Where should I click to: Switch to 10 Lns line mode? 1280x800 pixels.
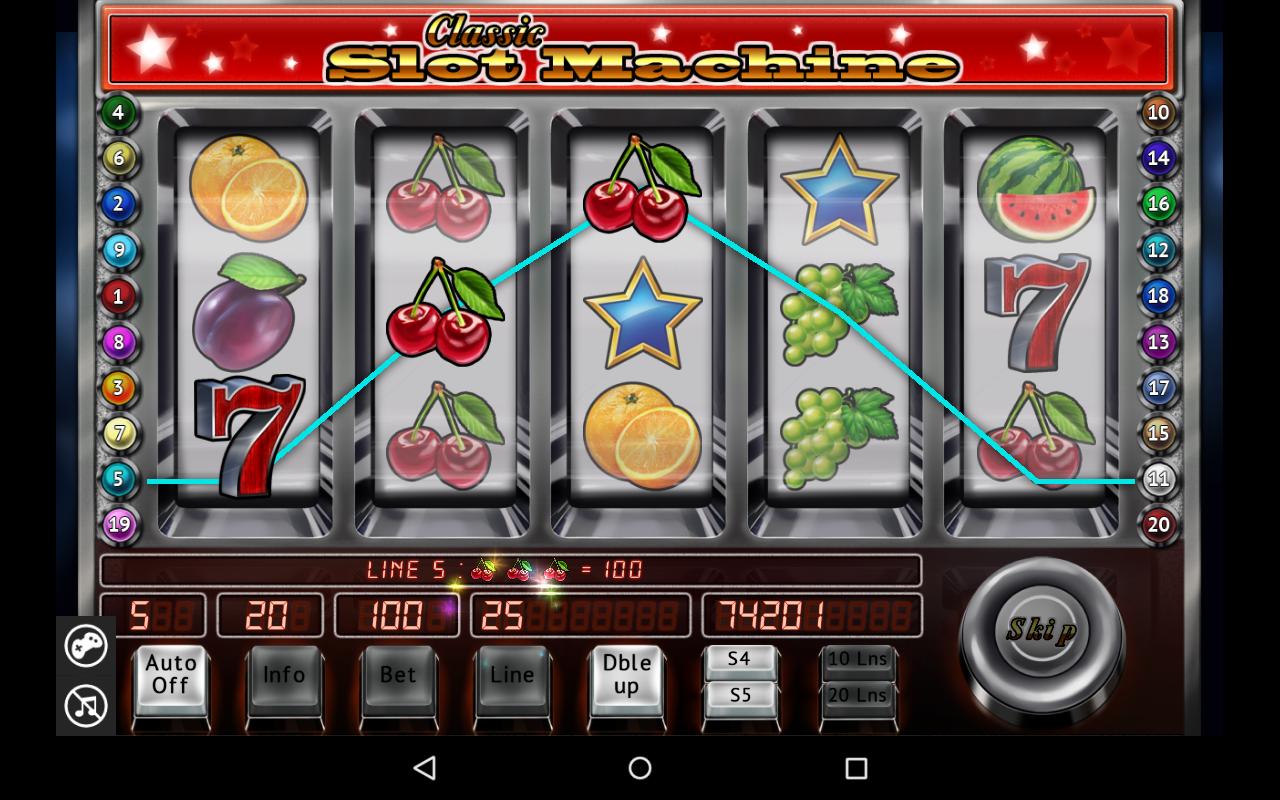pyautogui.click(x=858, y=658)
